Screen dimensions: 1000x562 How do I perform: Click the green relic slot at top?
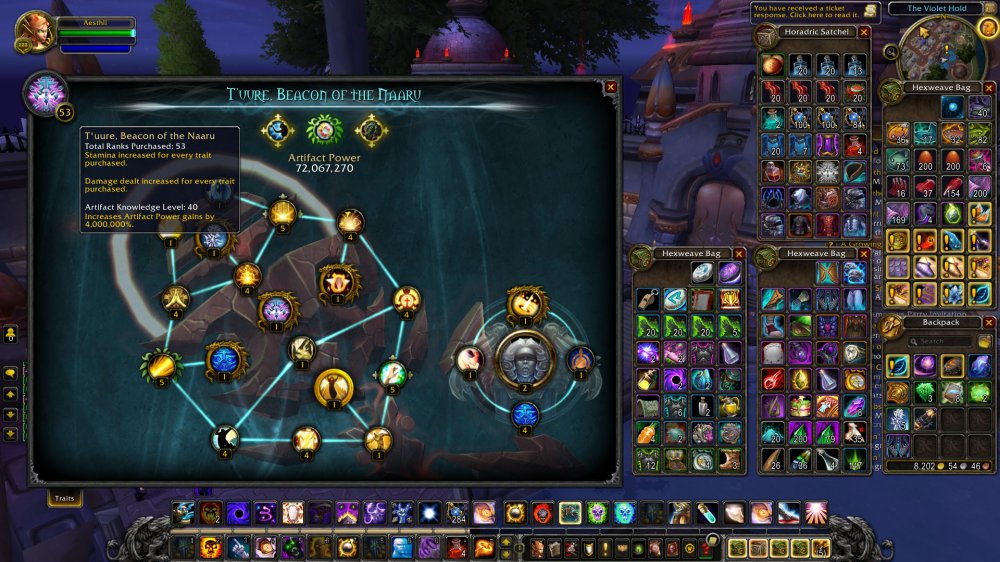tap(323, 130)
